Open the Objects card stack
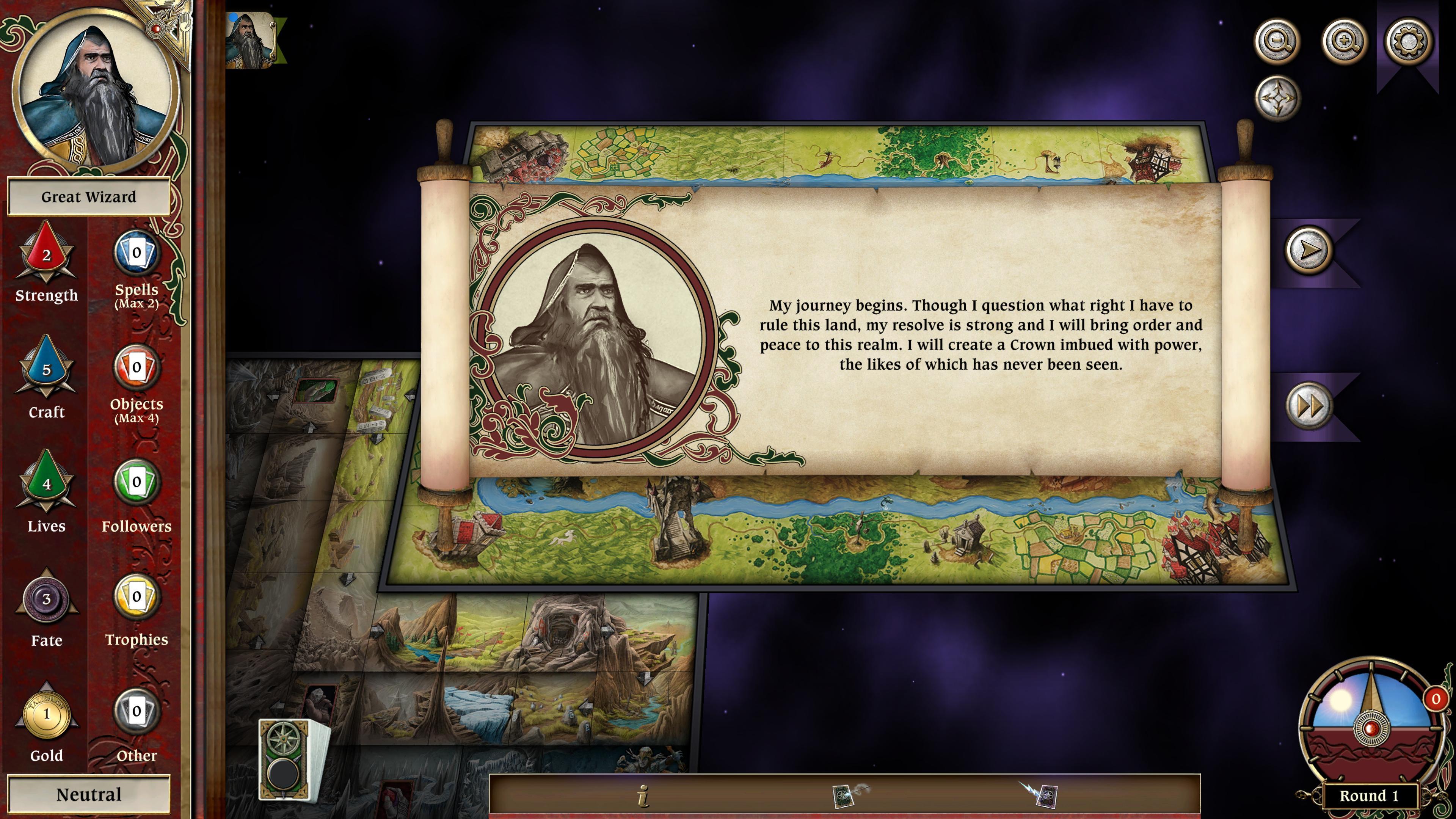 tap(136, 368)
